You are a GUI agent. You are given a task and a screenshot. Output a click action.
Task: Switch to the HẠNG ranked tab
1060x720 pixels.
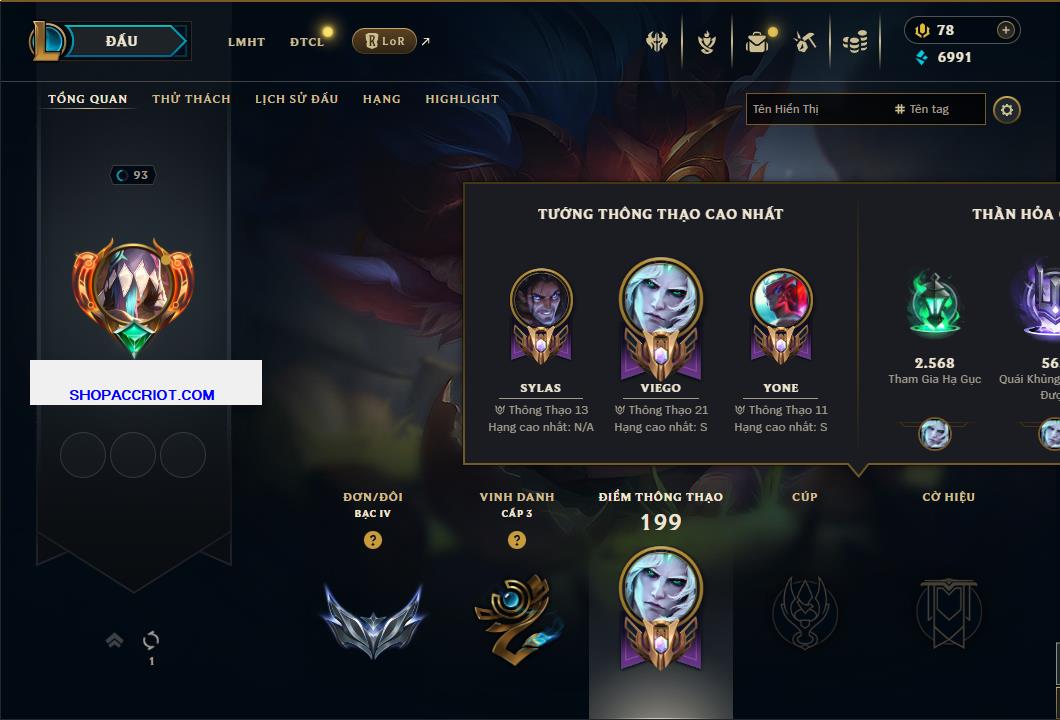[382, 99]
